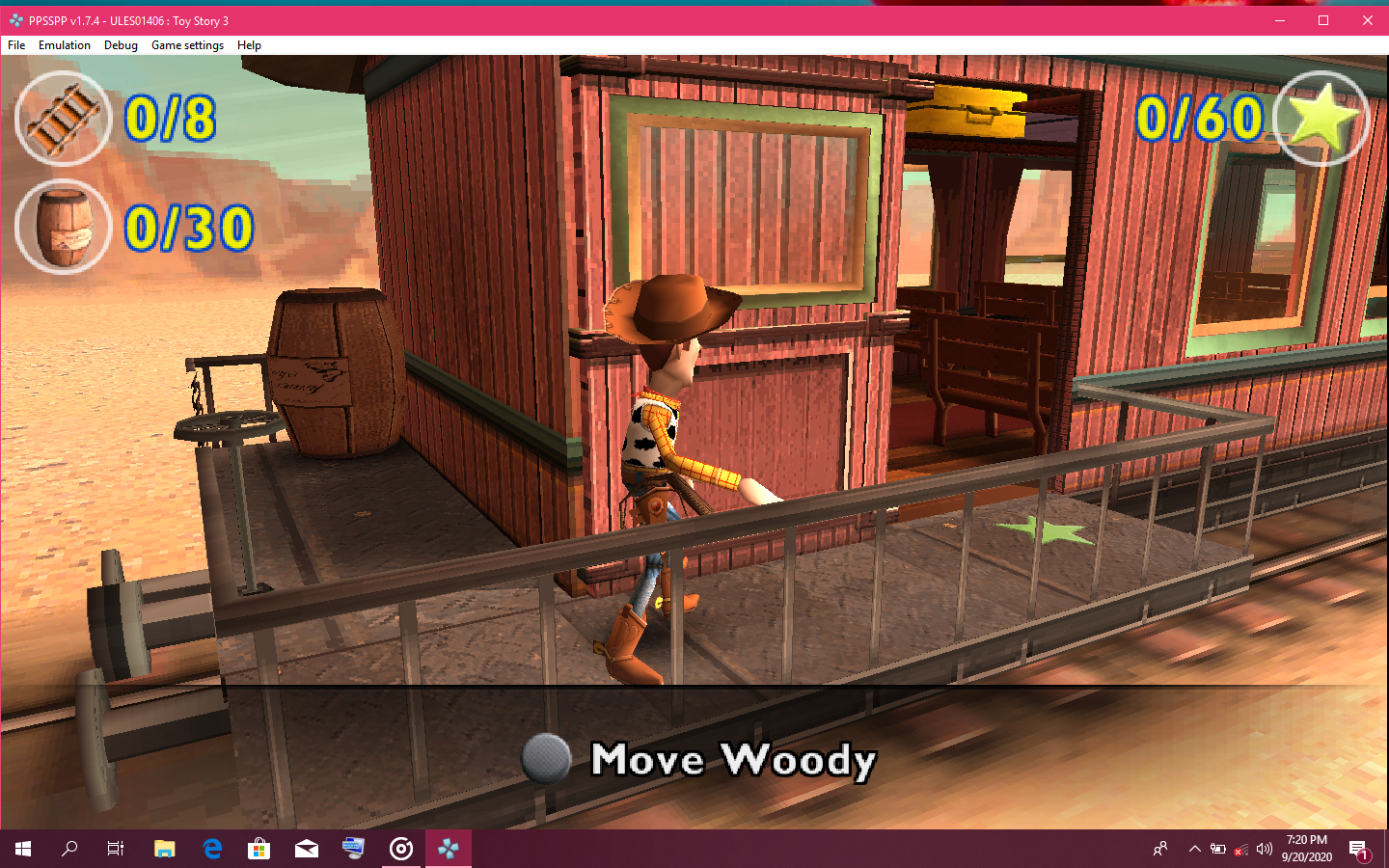View battery charging status in tray
Viewport: 1389px width, 868px height.
pyautogui.click(x=1217, y=850)
